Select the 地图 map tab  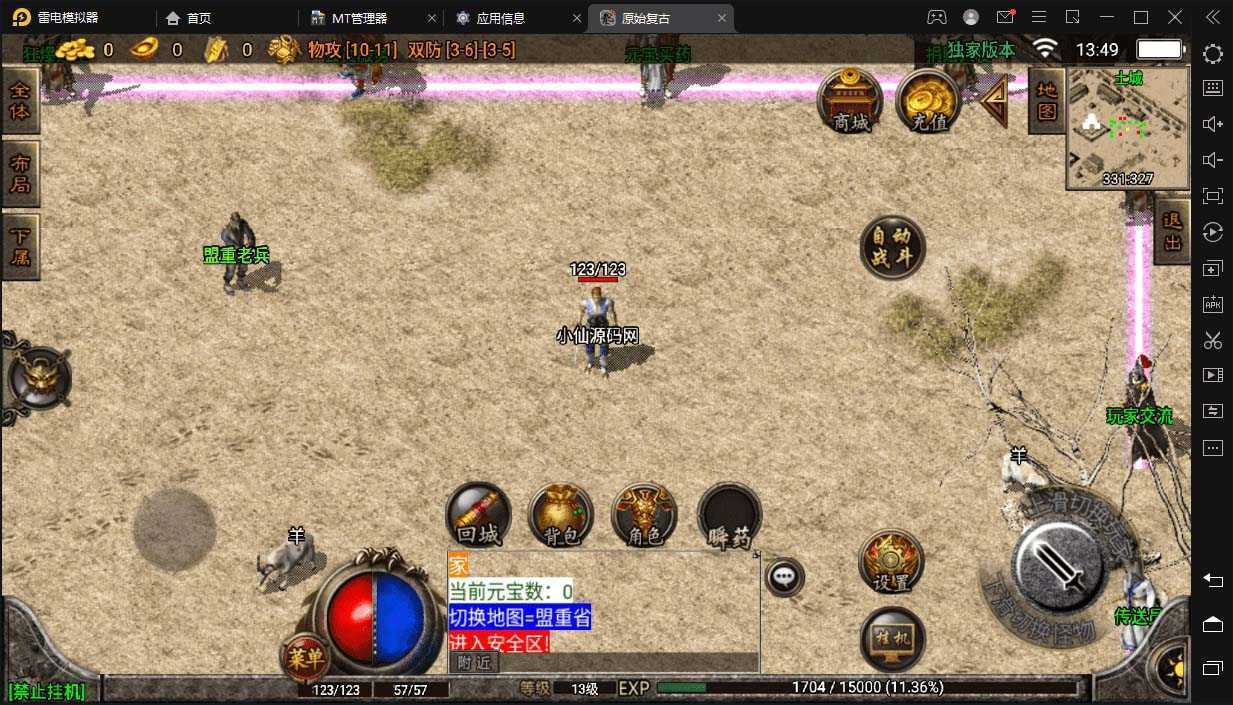[x=1046, y=101]
